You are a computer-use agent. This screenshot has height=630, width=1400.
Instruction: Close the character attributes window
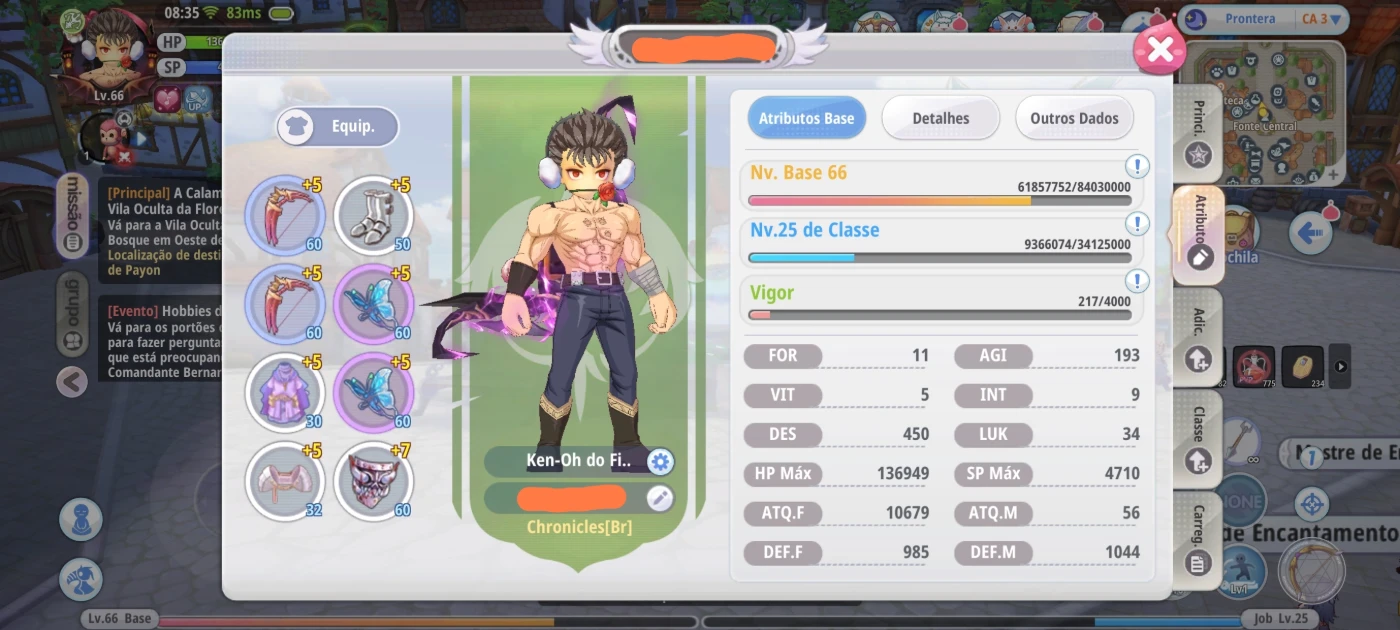click(x=1159, y=49)
